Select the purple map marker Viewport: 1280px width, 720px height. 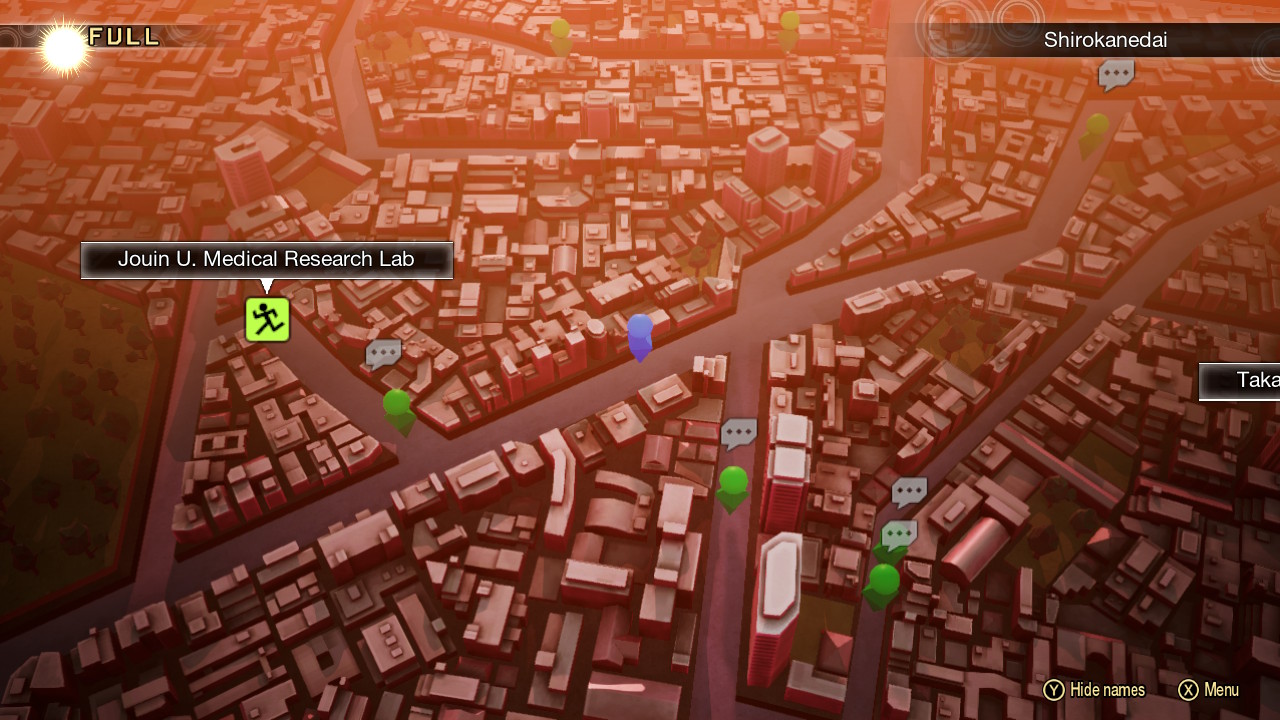(x=640, y=334)
